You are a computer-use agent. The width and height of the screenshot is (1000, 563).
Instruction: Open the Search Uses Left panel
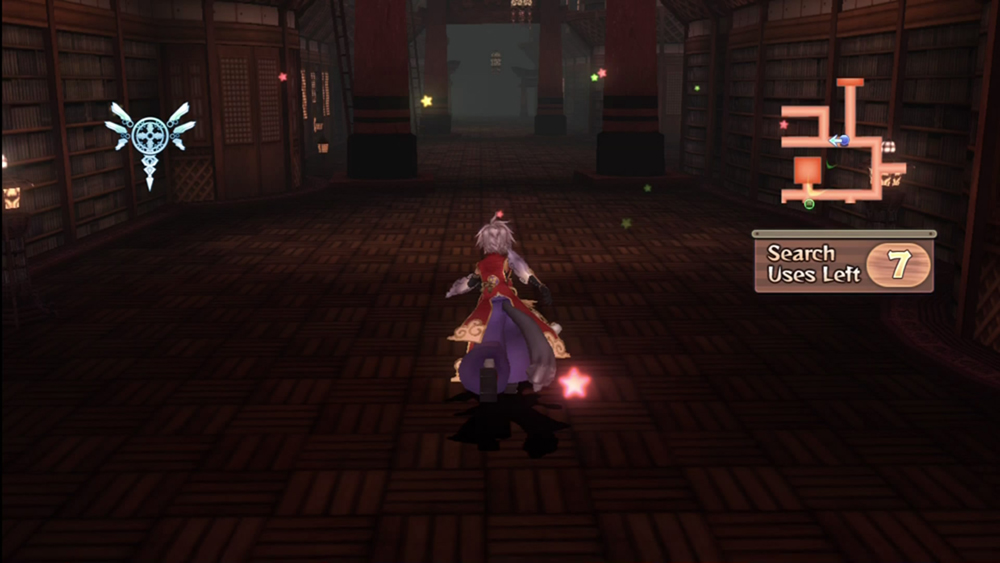tap(844, 265)
